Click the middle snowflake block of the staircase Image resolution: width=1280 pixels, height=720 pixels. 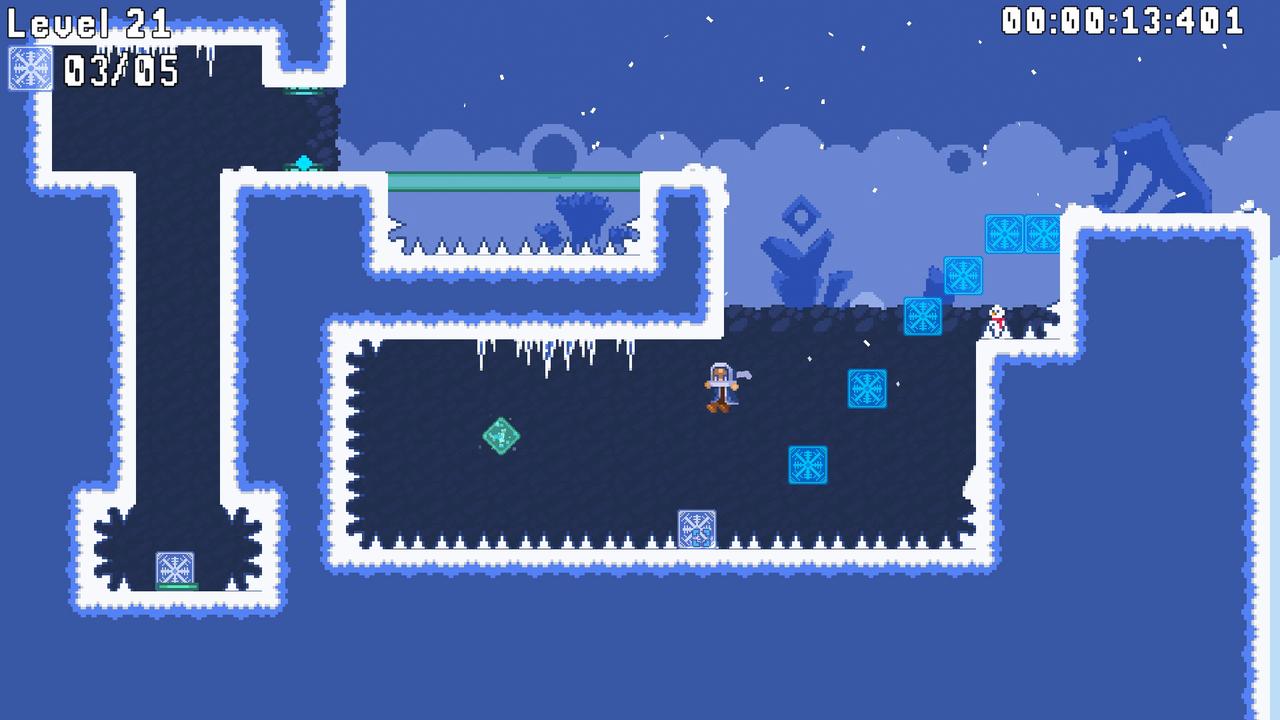coord(962,277)
